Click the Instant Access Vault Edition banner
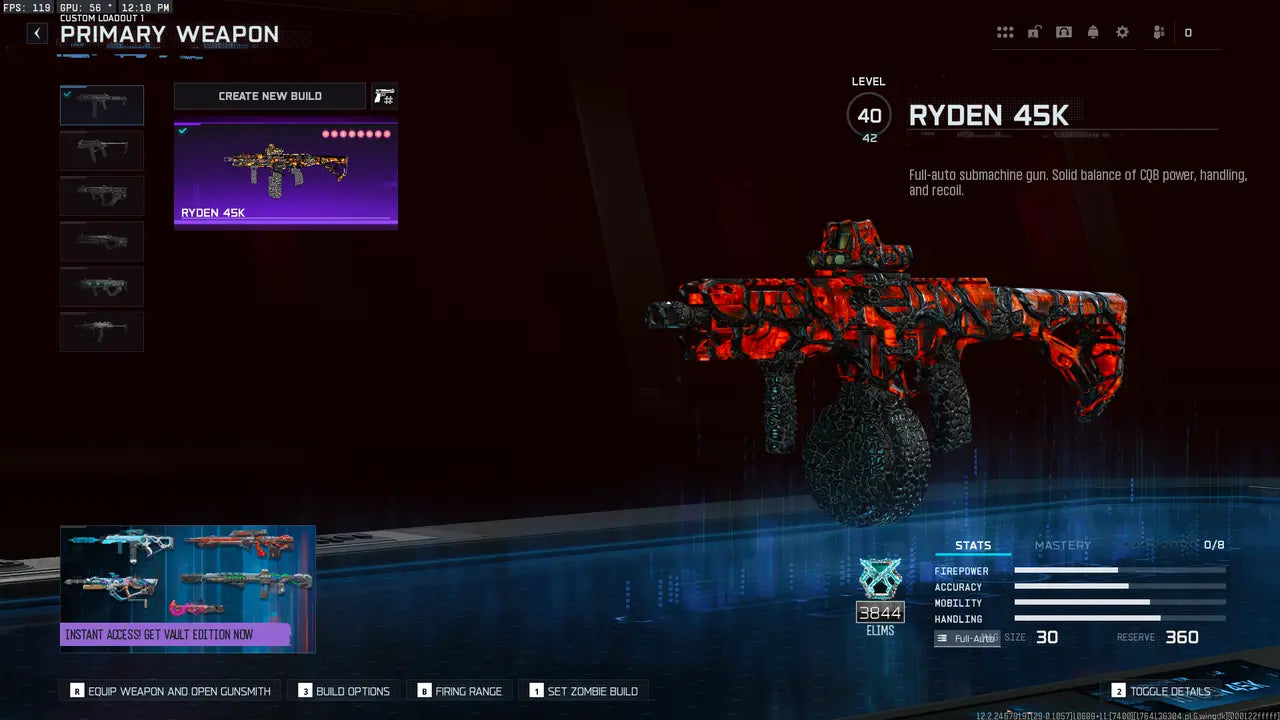Screen dimensions: 1280x720 pos(187,588)
